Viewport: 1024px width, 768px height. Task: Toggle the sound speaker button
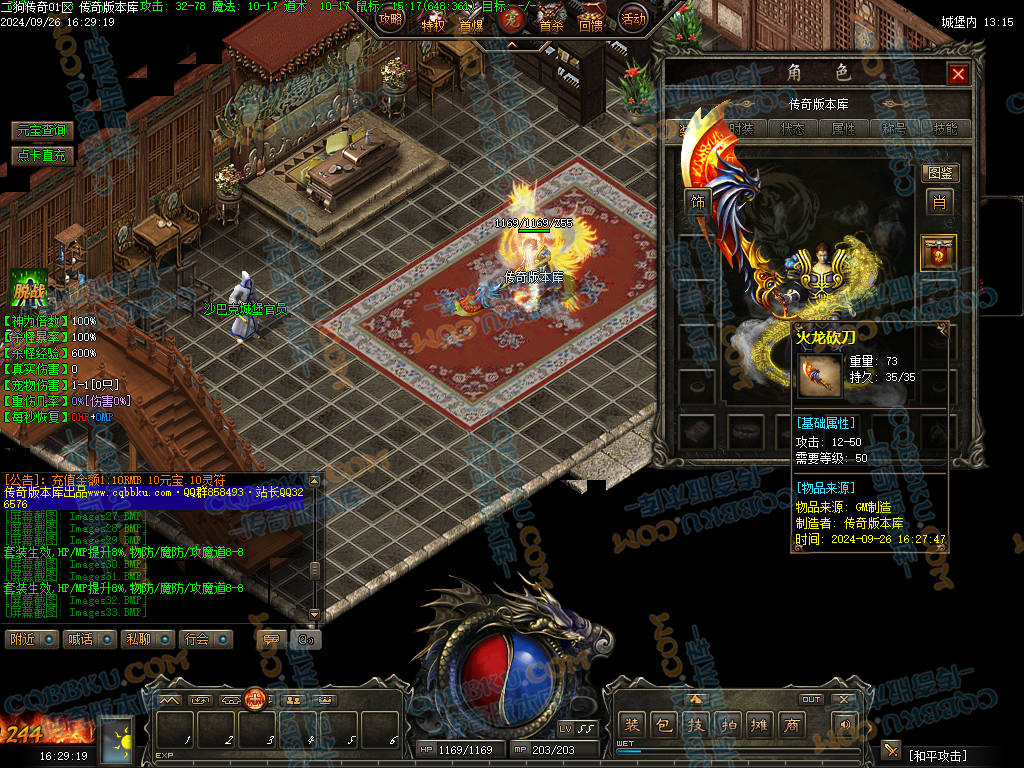[x=845, y=724]
